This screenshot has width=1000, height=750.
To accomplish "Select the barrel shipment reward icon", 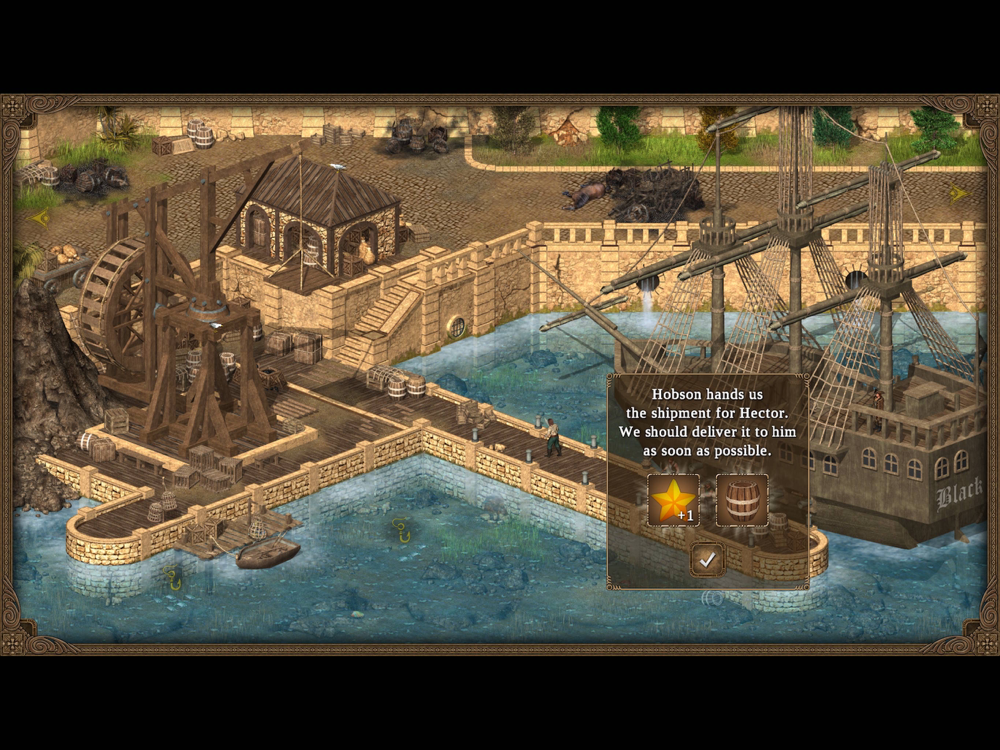I will (742, 500).
